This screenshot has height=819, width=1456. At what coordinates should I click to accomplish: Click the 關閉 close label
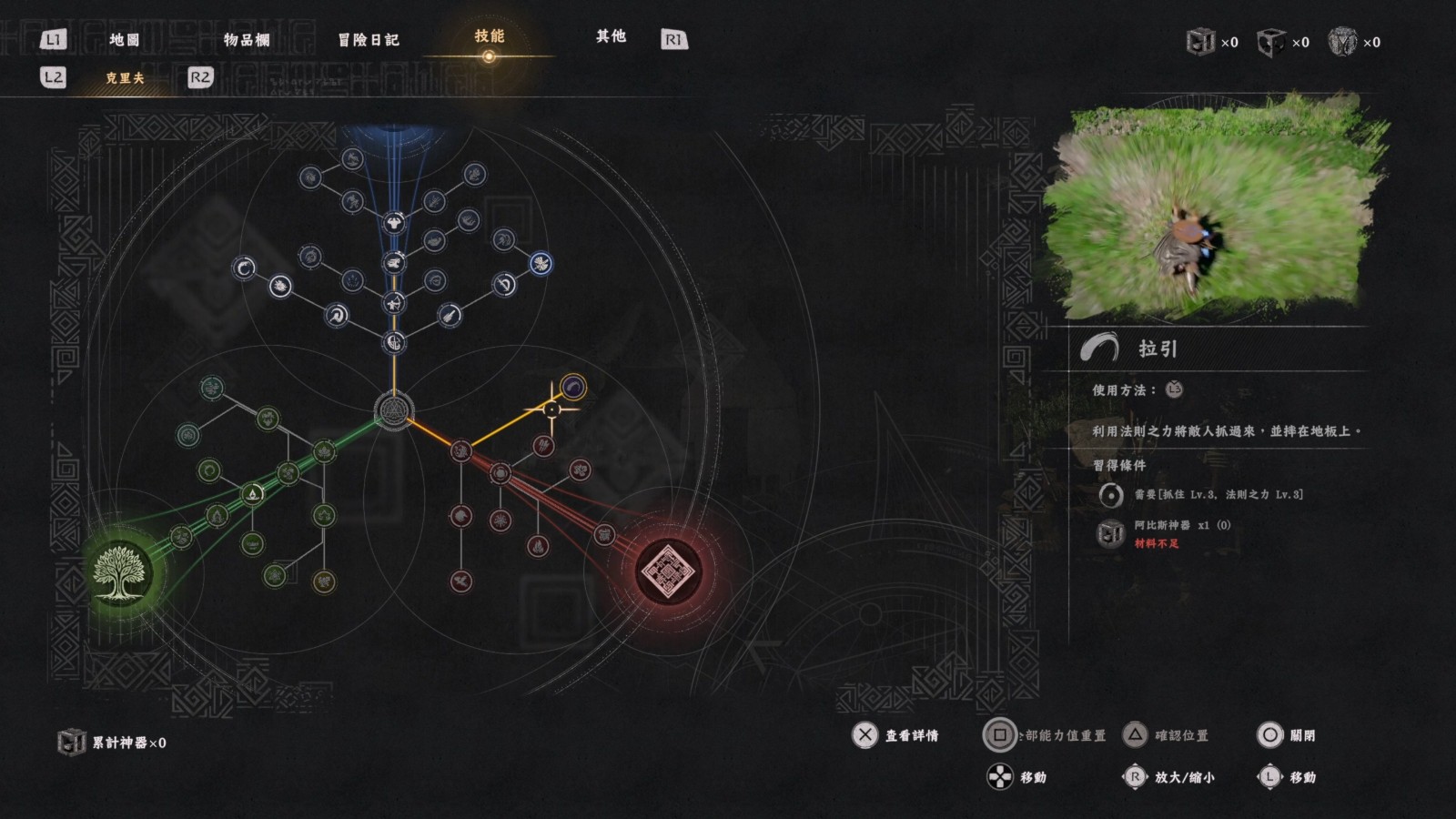(x=1302, y=735)
